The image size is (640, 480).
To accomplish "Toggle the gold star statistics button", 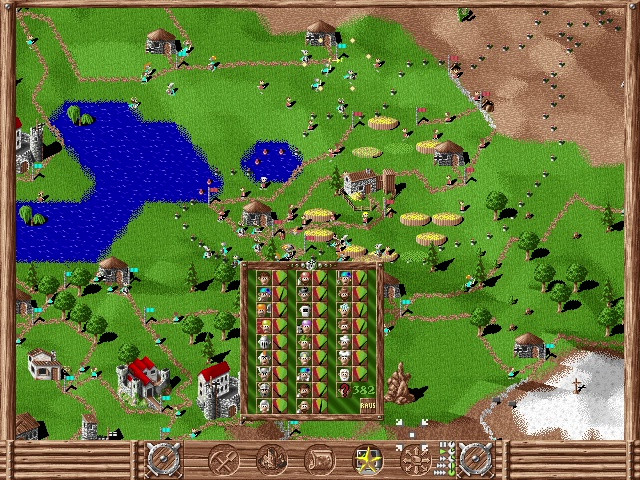I will tap(368, 461).
